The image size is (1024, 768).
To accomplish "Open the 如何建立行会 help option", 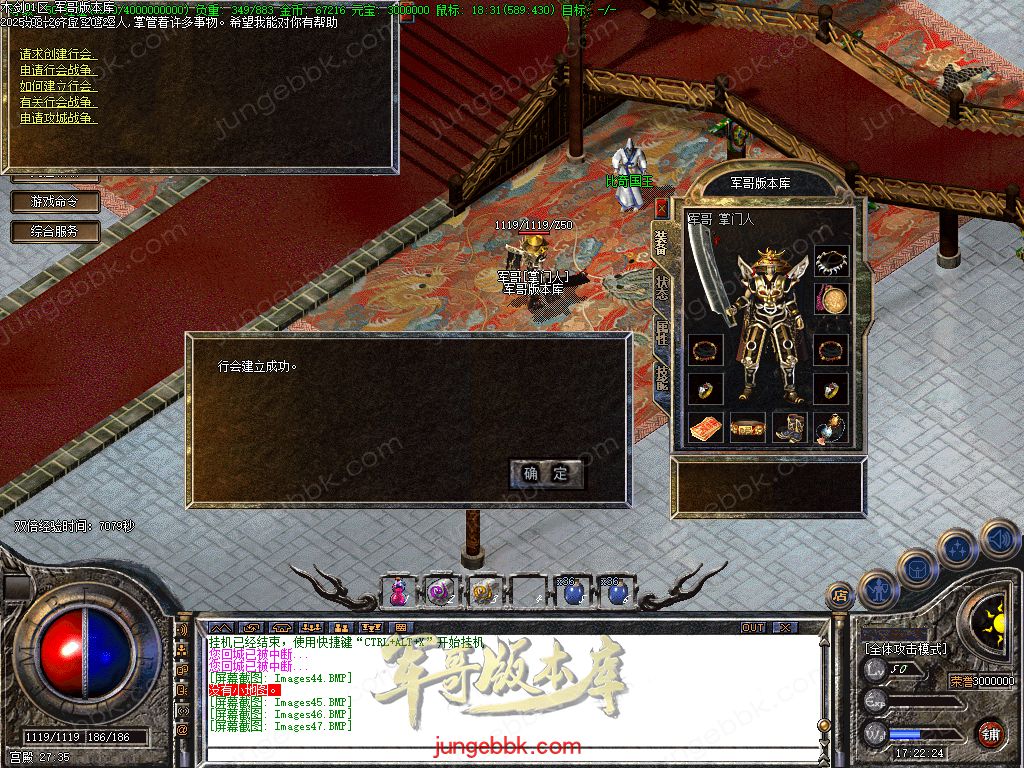I will click(x=57, y=86).
